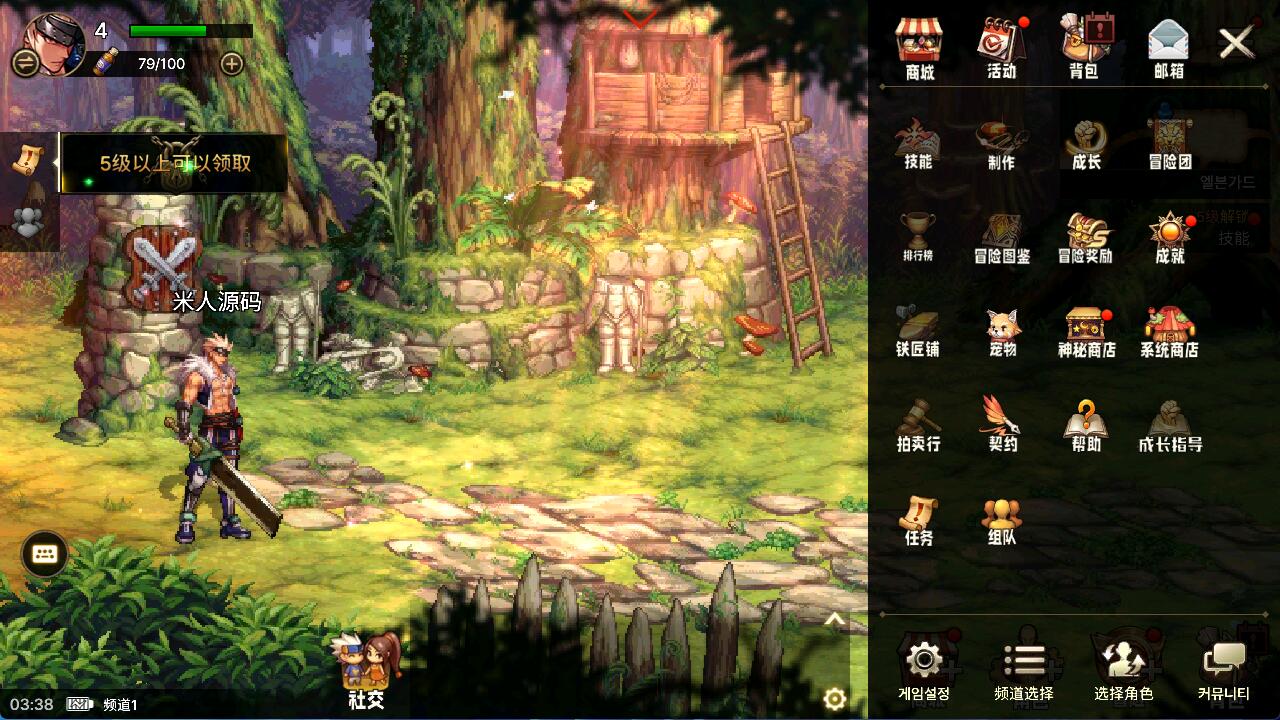The image size is (1280, 720).
Task: Open the 组队 party menu
Action: tap(1001, 519)
